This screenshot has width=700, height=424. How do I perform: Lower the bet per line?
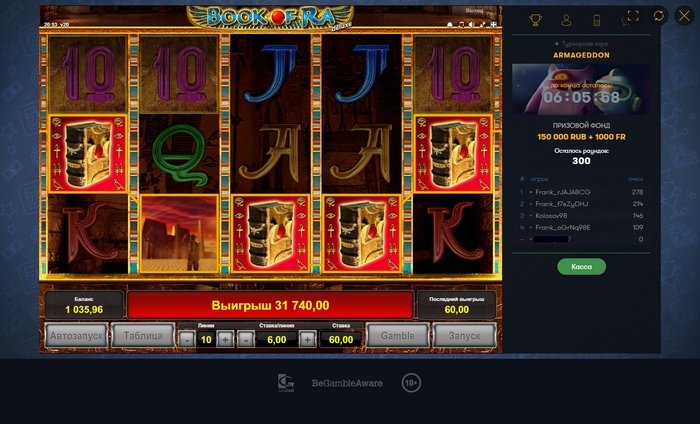(x=245, y=339)
